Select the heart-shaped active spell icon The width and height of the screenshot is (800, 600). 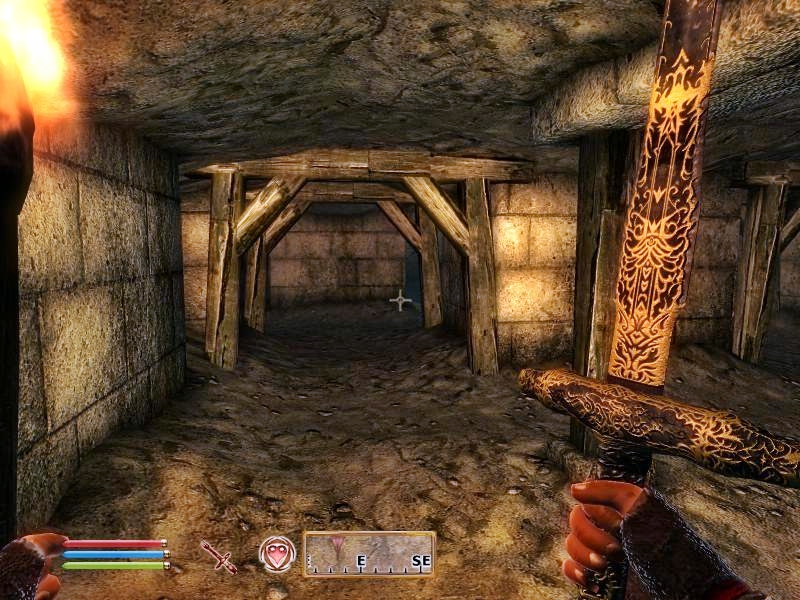click(276, 553)
